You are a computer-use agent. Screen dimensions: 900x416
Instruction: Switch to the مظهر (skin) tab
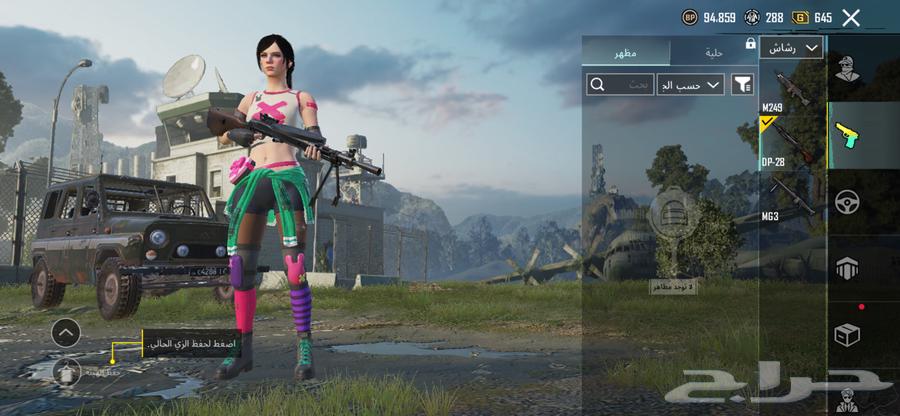626,52
